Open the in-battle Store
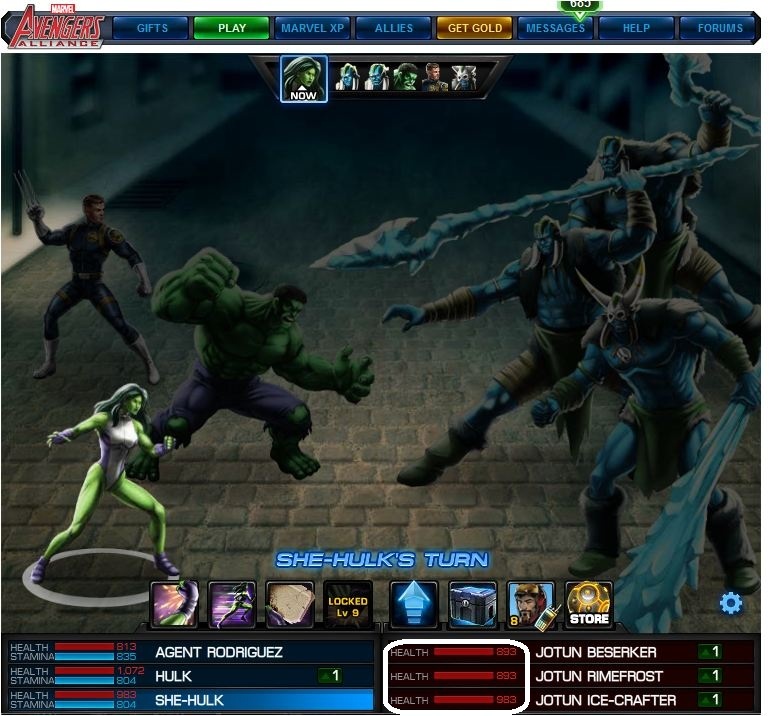This screenshot has height=716, width=770. [x=588, y=605]
